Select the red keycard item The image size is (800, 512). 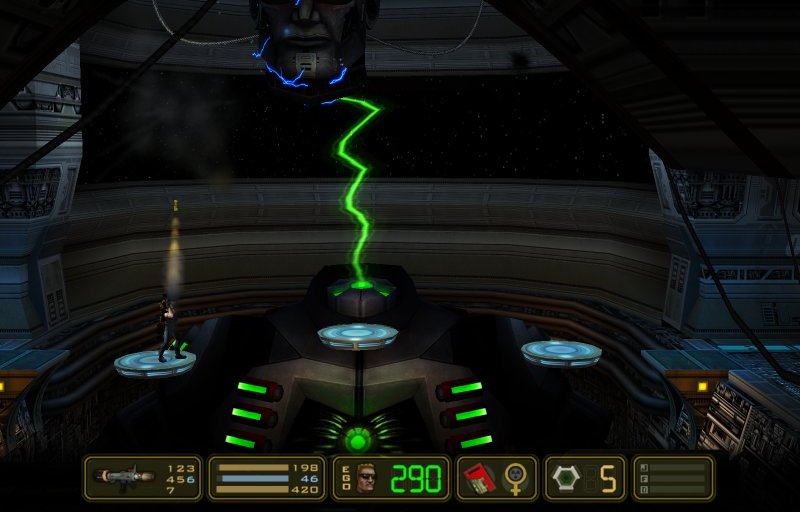click(x=479, y=479)
